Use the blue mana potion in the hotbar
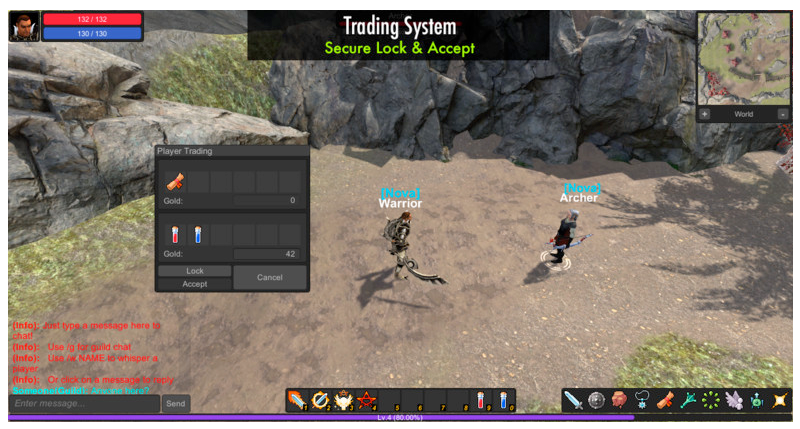 click(x=504, y=400)
